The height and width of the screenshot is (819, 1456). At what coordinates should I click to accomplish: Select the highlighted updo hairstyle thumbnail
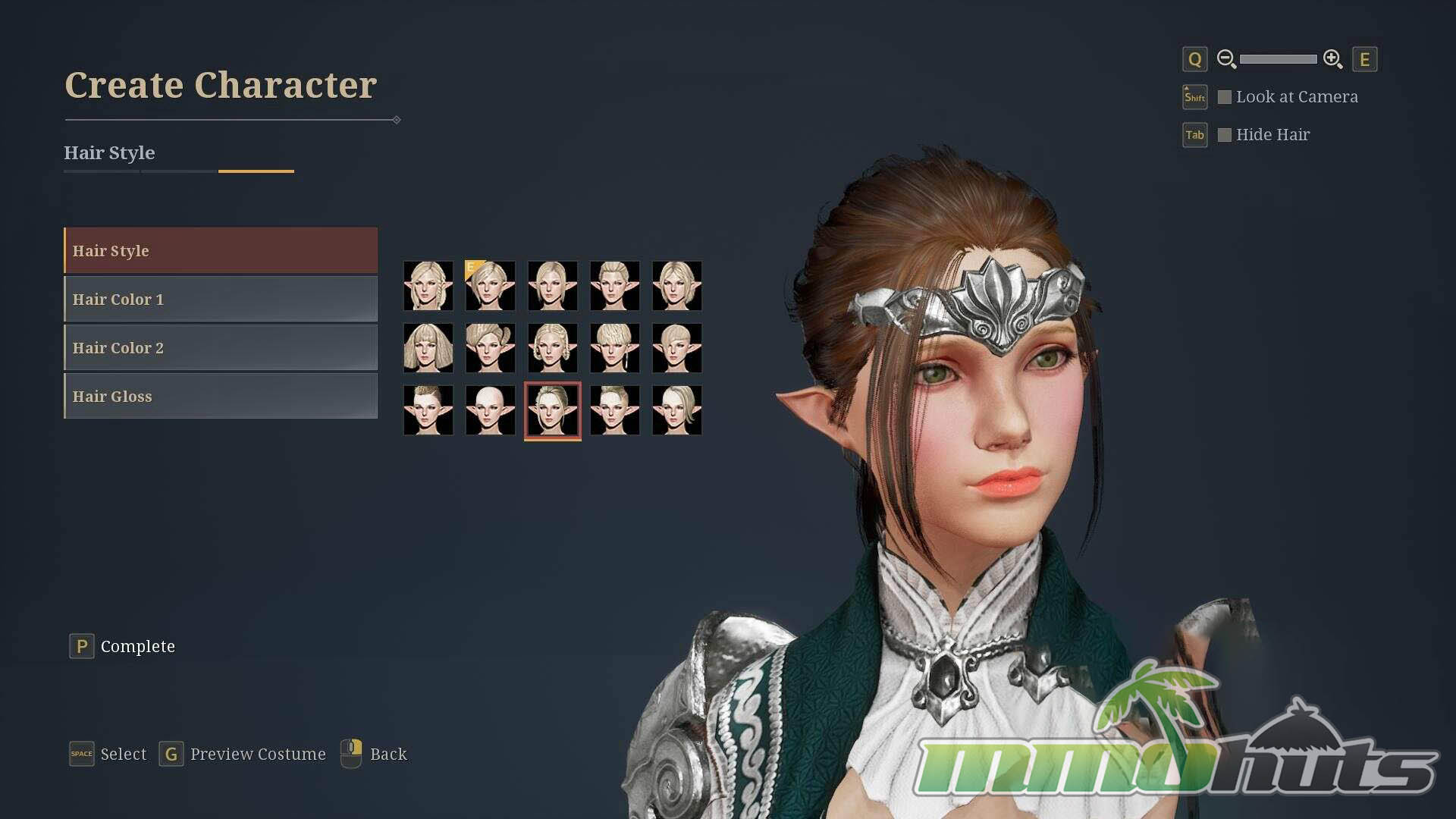(x=553, y=410)
